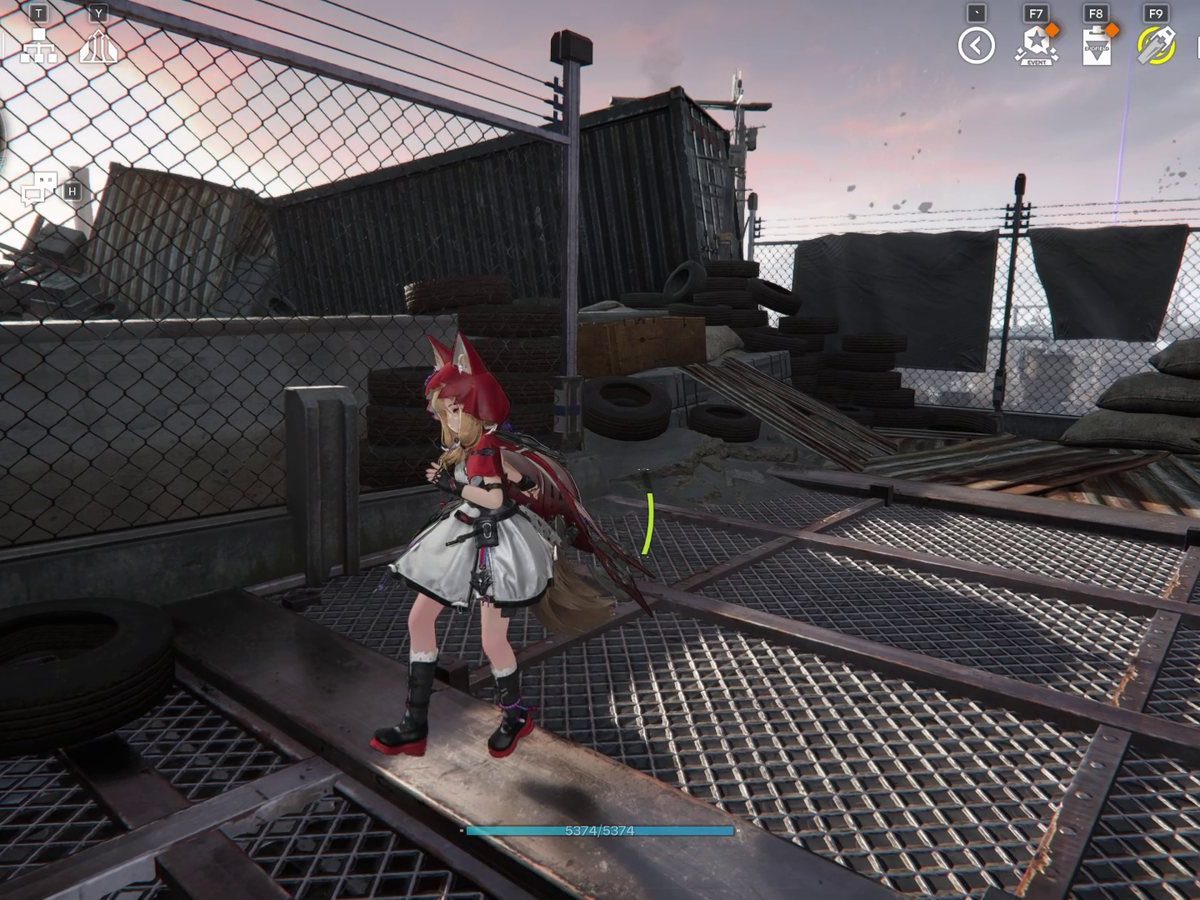Image resolution: width=1200 pixels, height=900 pixels.
Task: Open the hierarchy tree diagram icon
Action: tap(39, 47)
